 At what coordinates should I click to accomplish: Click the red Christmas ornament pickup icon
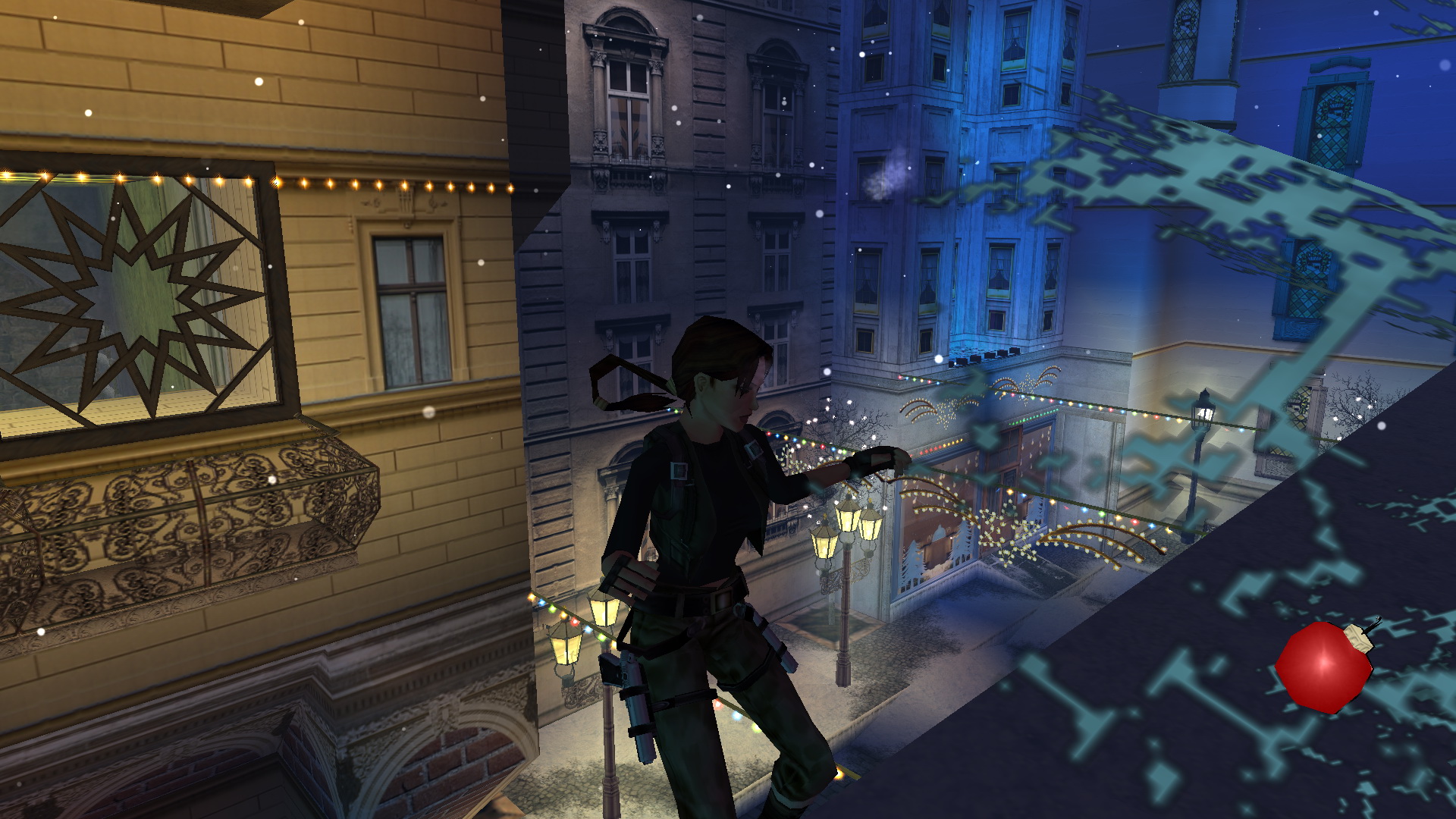tap(1324, 667)
